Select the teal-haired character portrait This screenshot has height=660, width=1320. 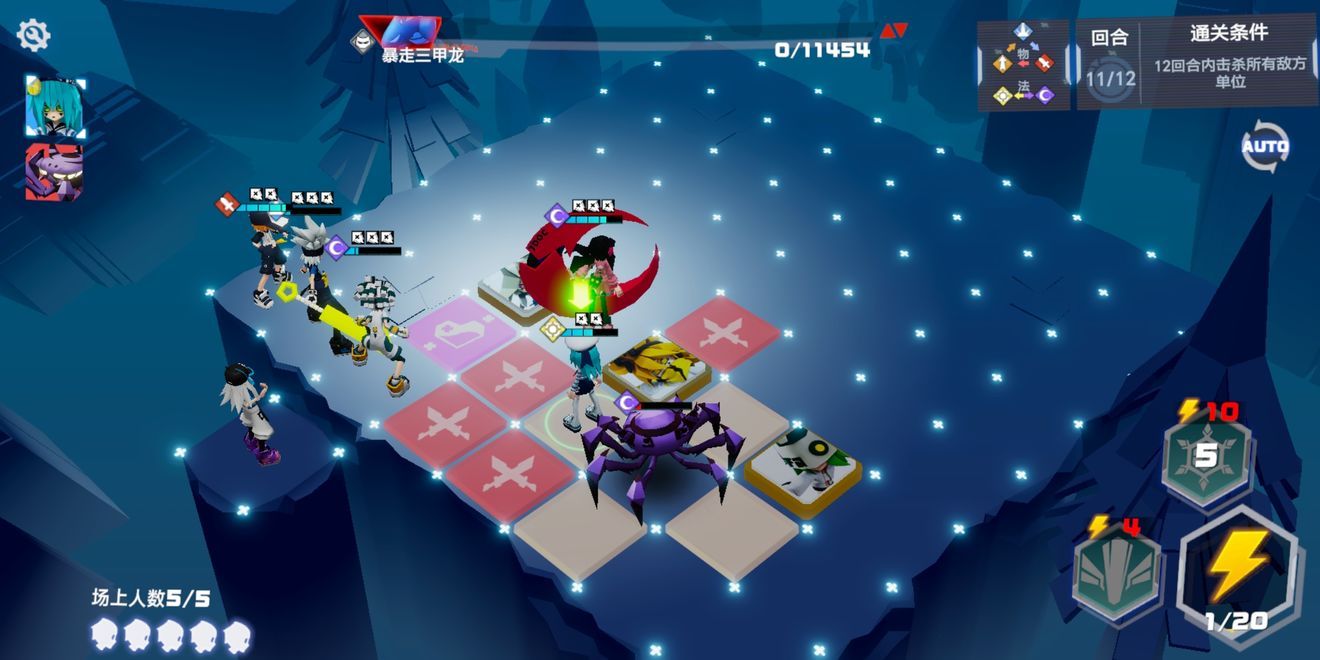(54, 106)
